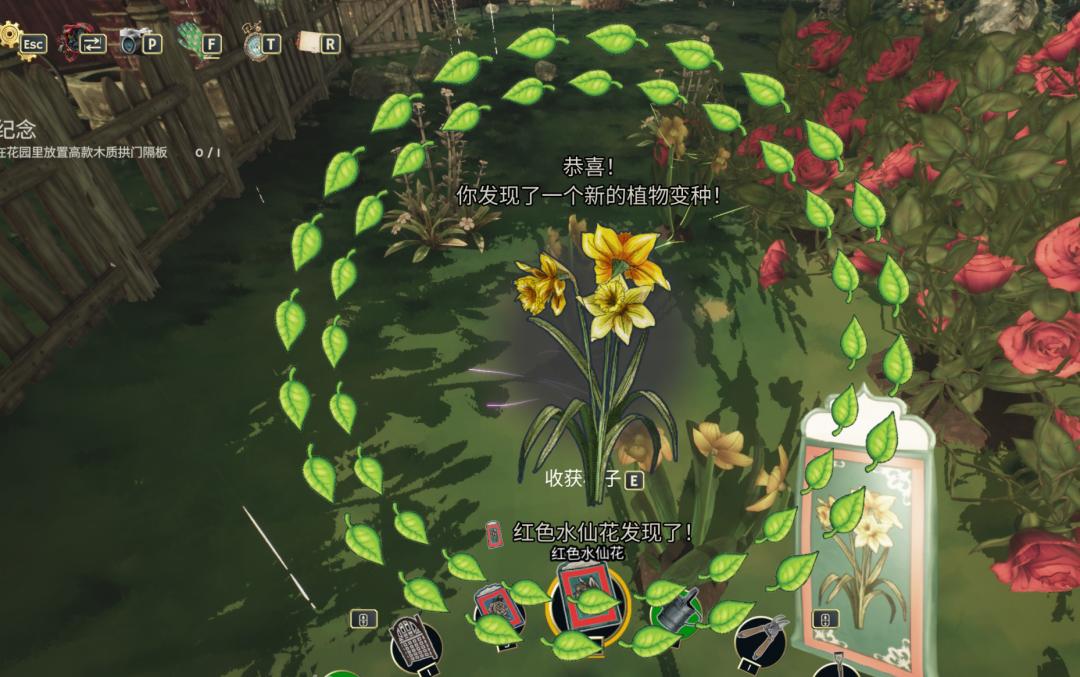Open the pocket watch time icon
The height and width of the screenshot is (677, 1080).
[x=252, y=42]
